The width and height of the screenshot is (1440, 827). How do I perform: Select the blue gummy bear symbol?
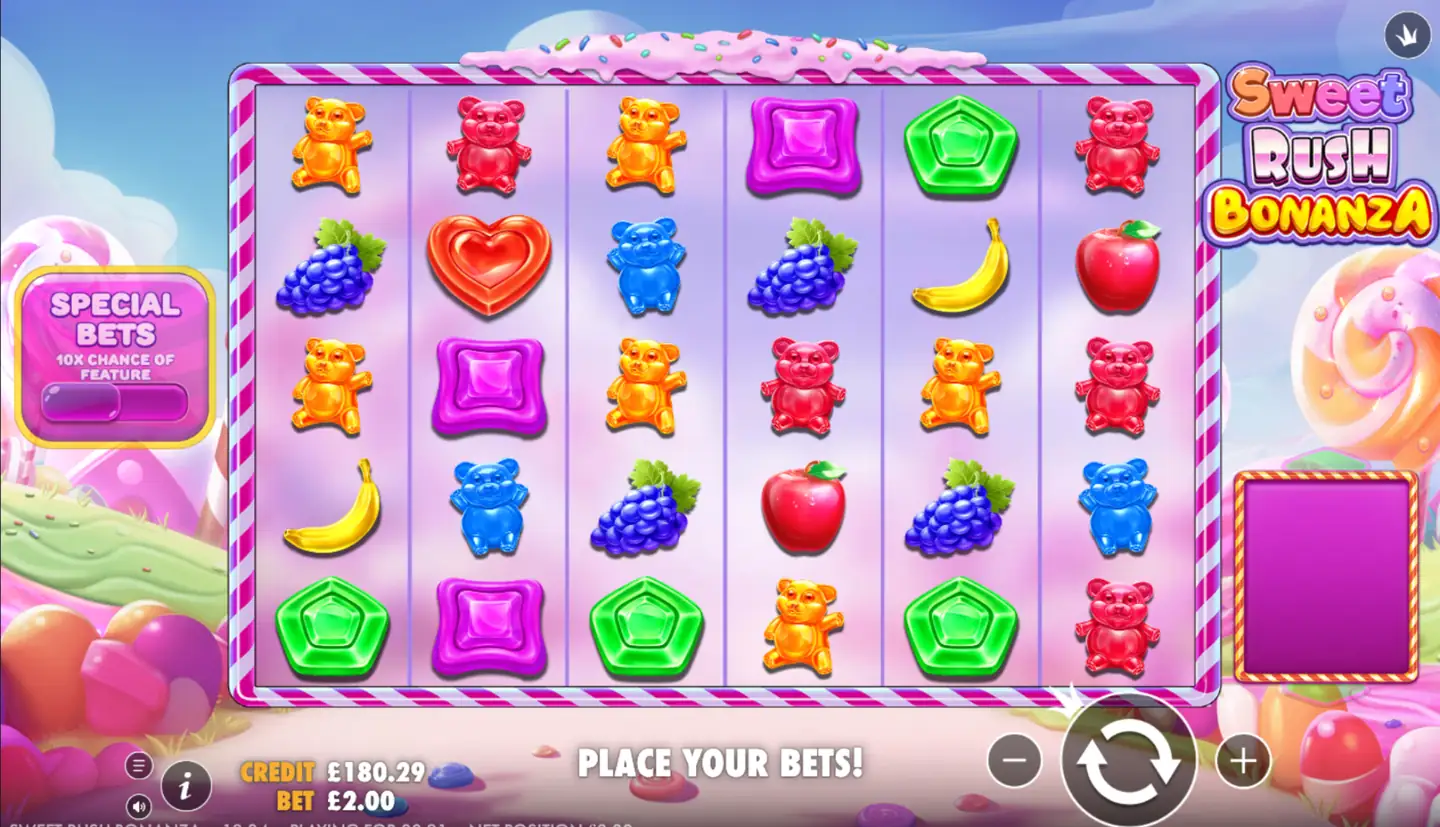(646, 263)
